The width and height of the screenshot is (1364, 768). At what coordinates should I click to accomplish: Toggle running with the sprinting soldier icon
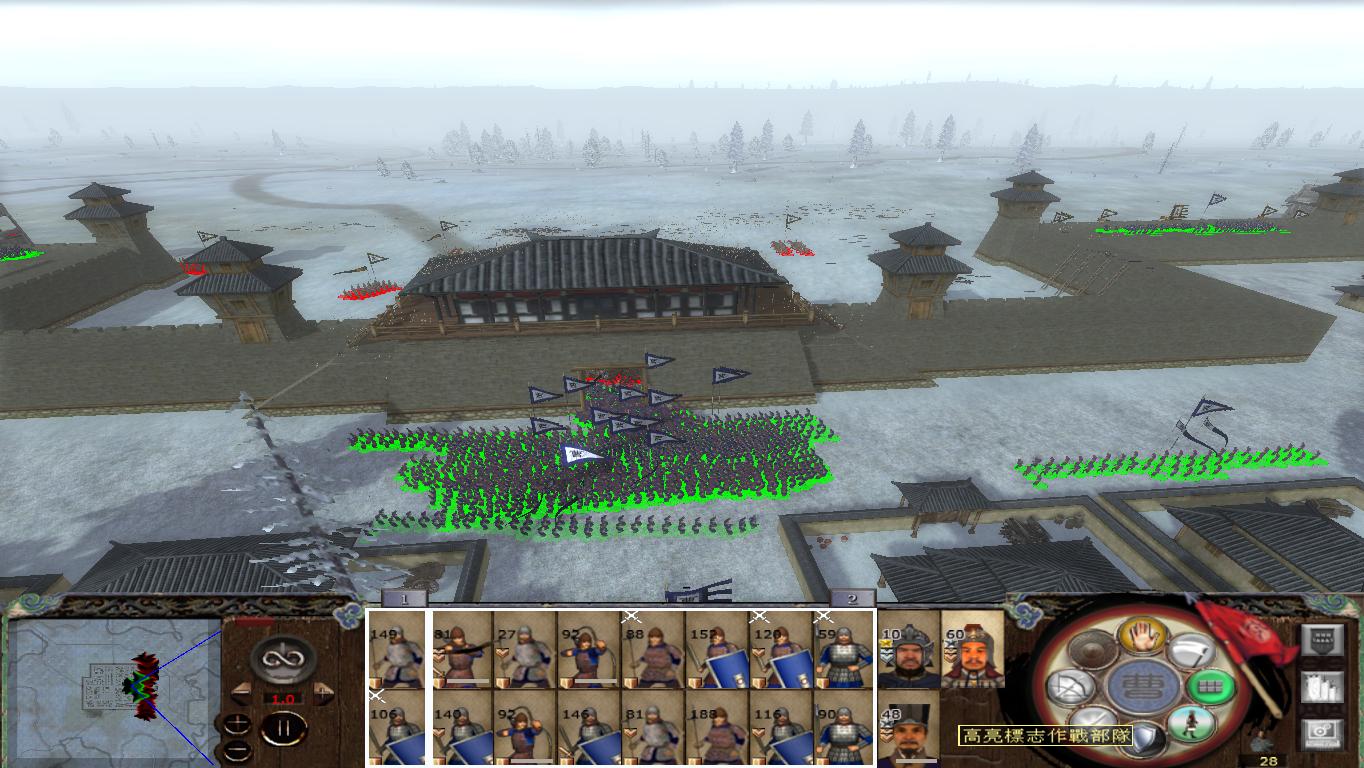pos(1192,724)
